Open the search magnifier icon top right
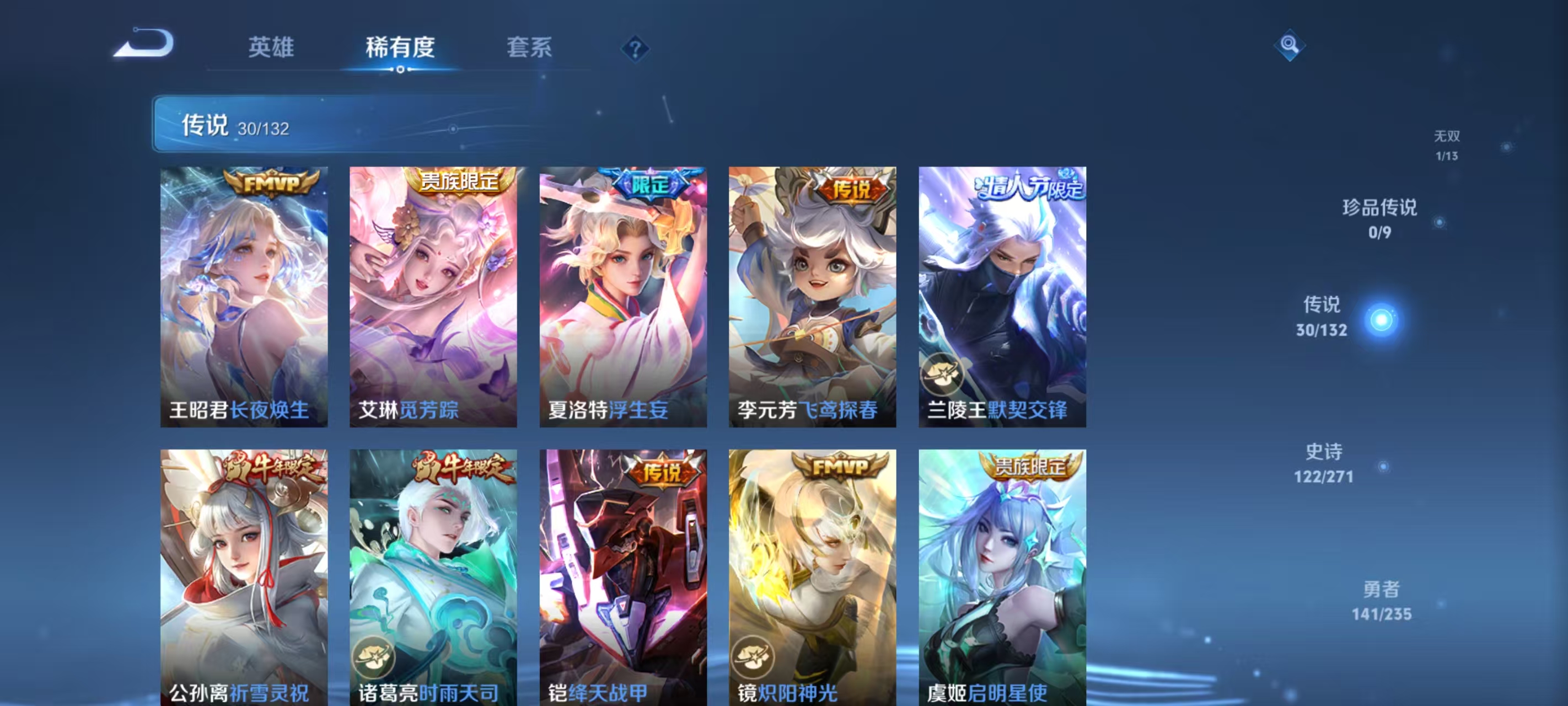Image resolution: width=1568 pixels, height=706 pixels. click(1290, 45)
